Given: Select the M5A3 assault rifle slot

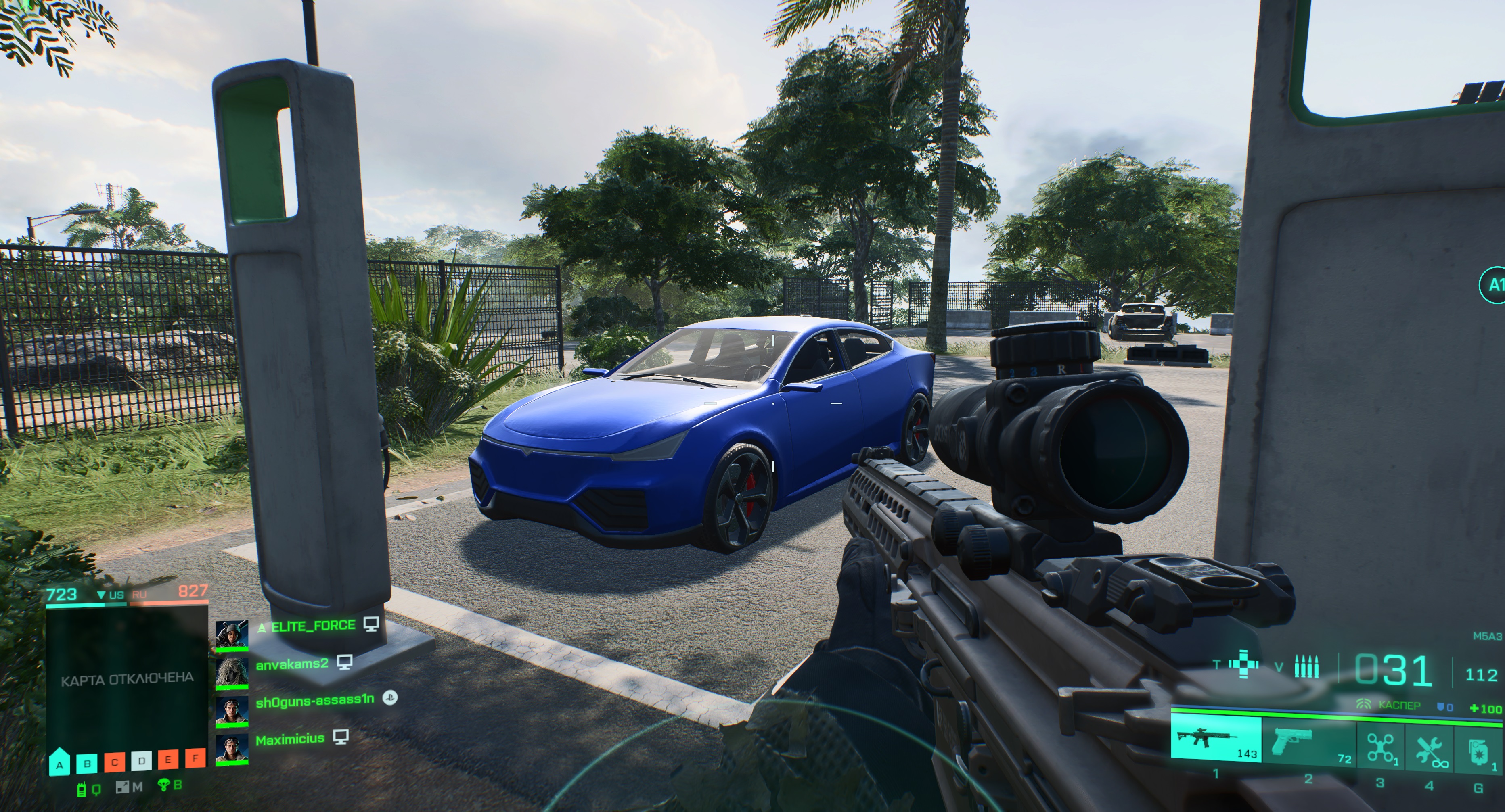Looking at the screenshot, I should coord(1215,740).
